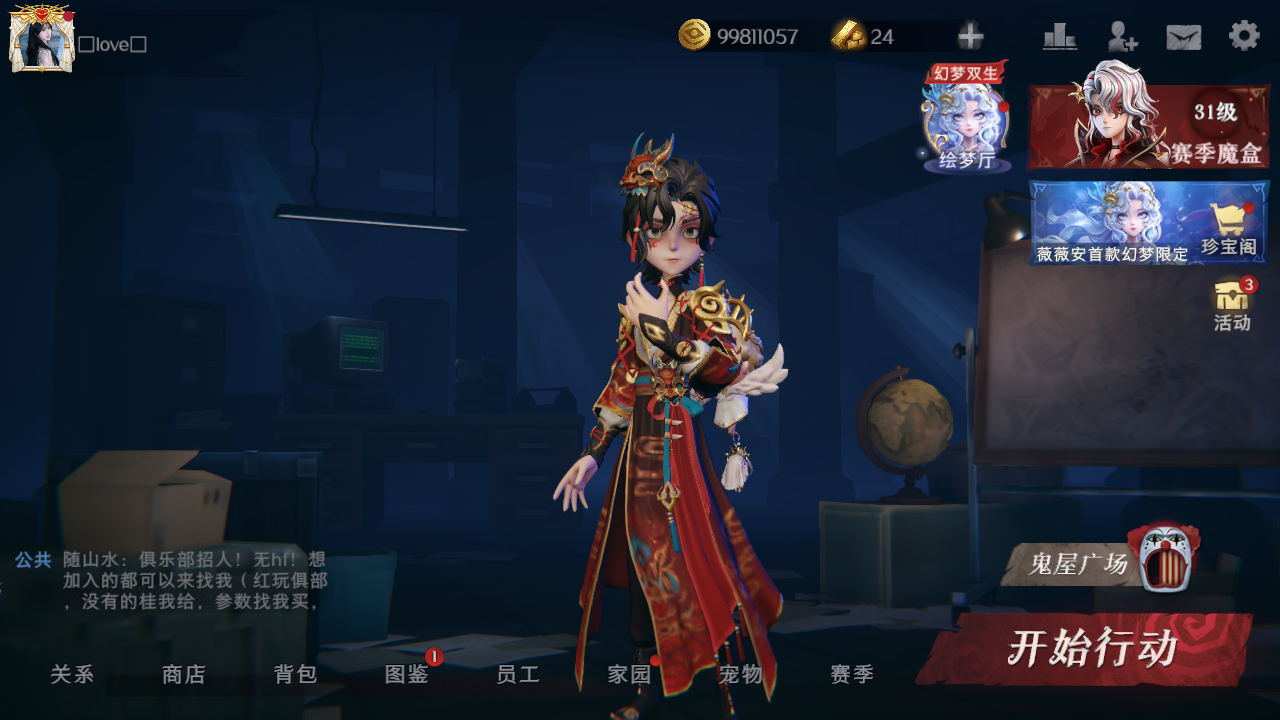
Task: Open the 商店 shop menu
Action: 183,675
